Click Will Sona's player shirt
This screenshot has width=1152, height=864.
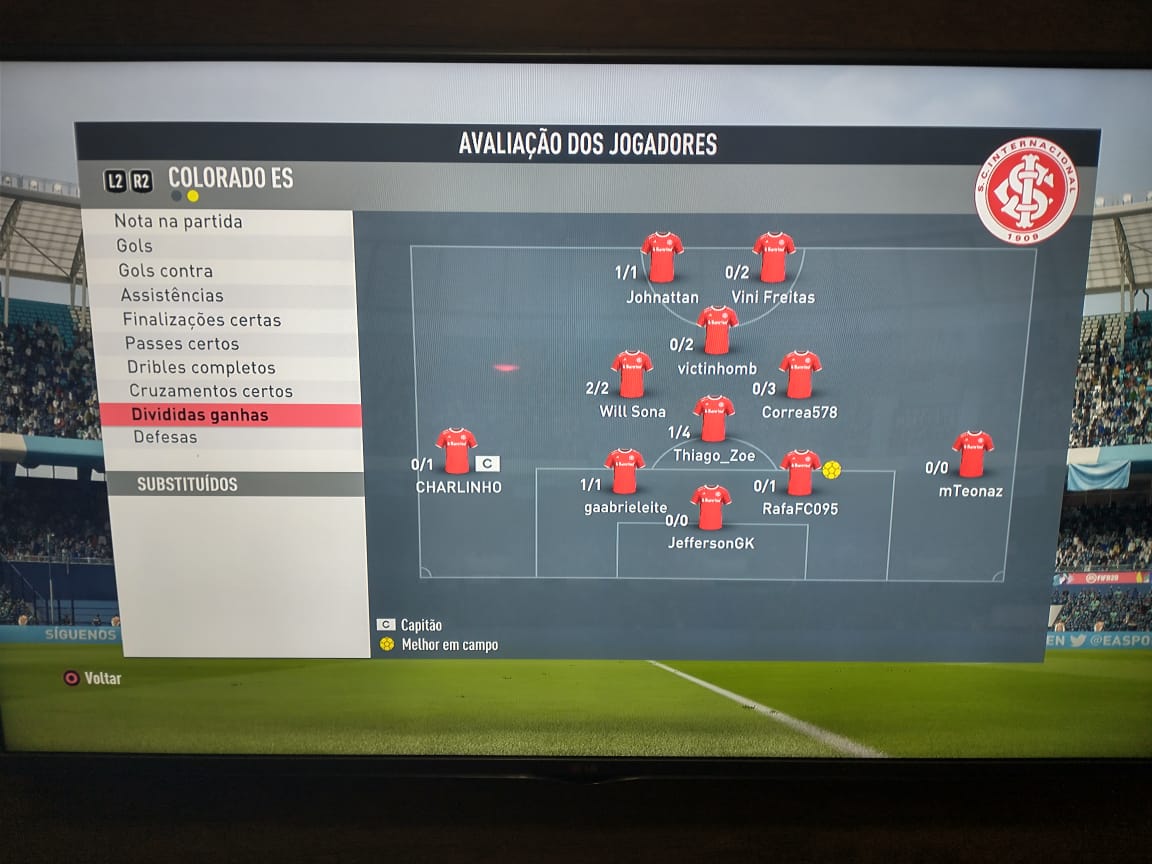pos(632,374)
